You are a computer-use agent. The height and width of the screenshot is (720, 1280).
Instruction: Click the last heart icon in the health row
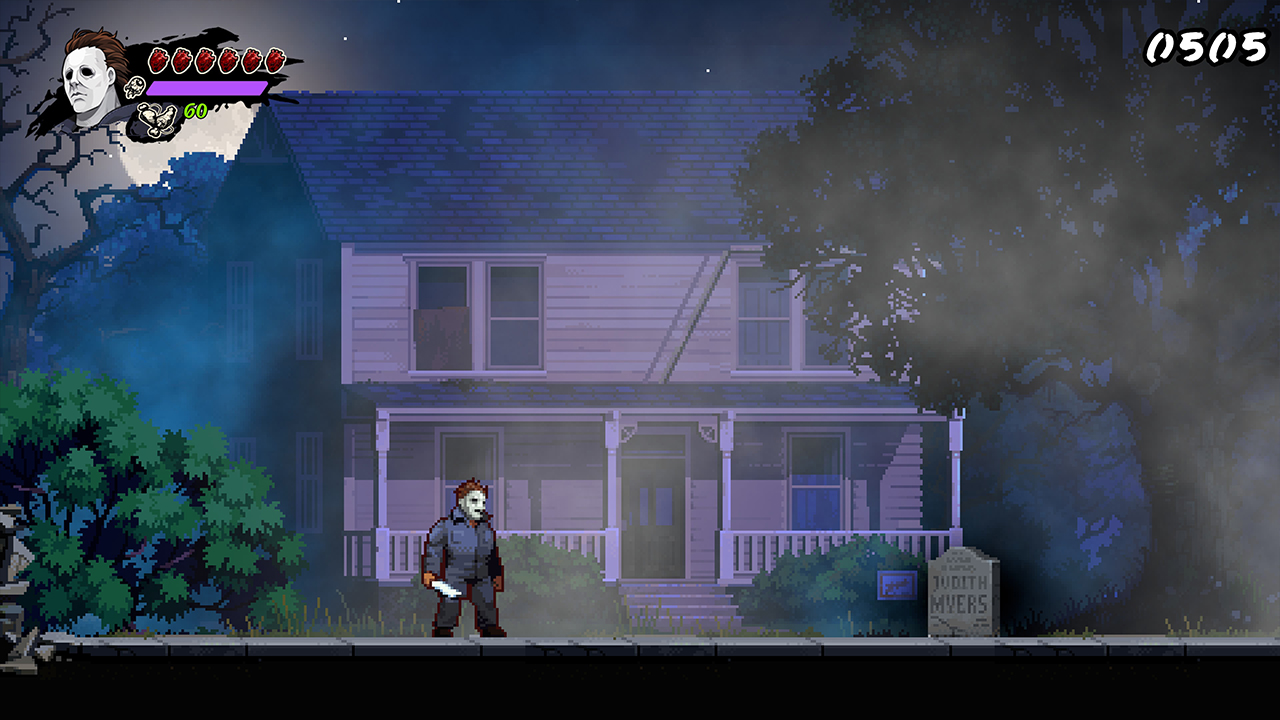click(x=275, y=58)
